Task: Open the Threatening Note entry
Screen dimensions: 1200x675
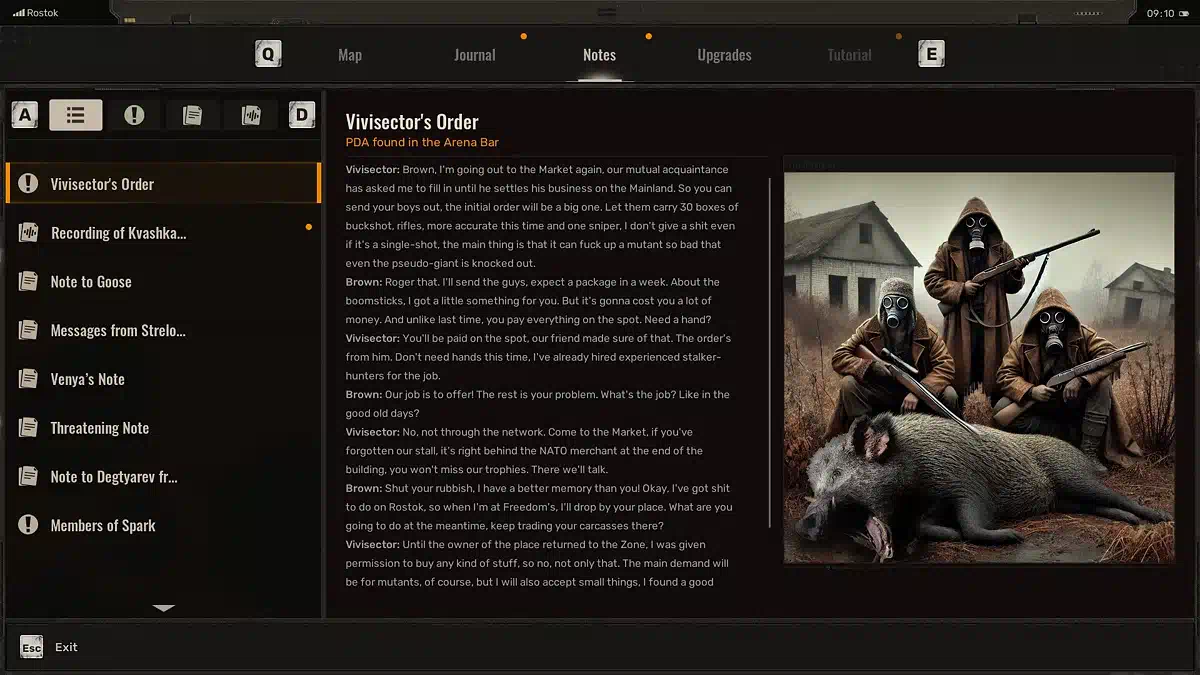Action: click(163, 428)
